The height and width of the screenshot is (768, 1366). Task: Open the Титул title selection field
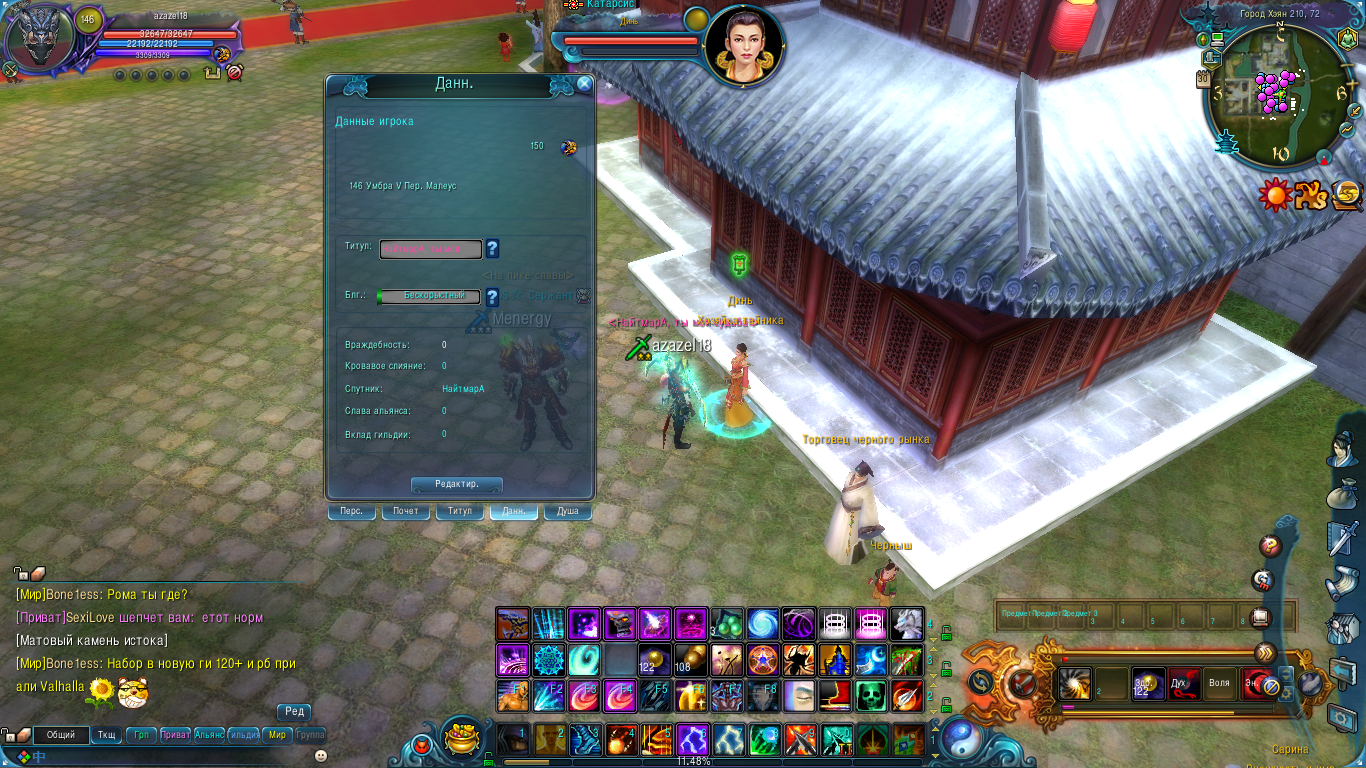[430, 249]
